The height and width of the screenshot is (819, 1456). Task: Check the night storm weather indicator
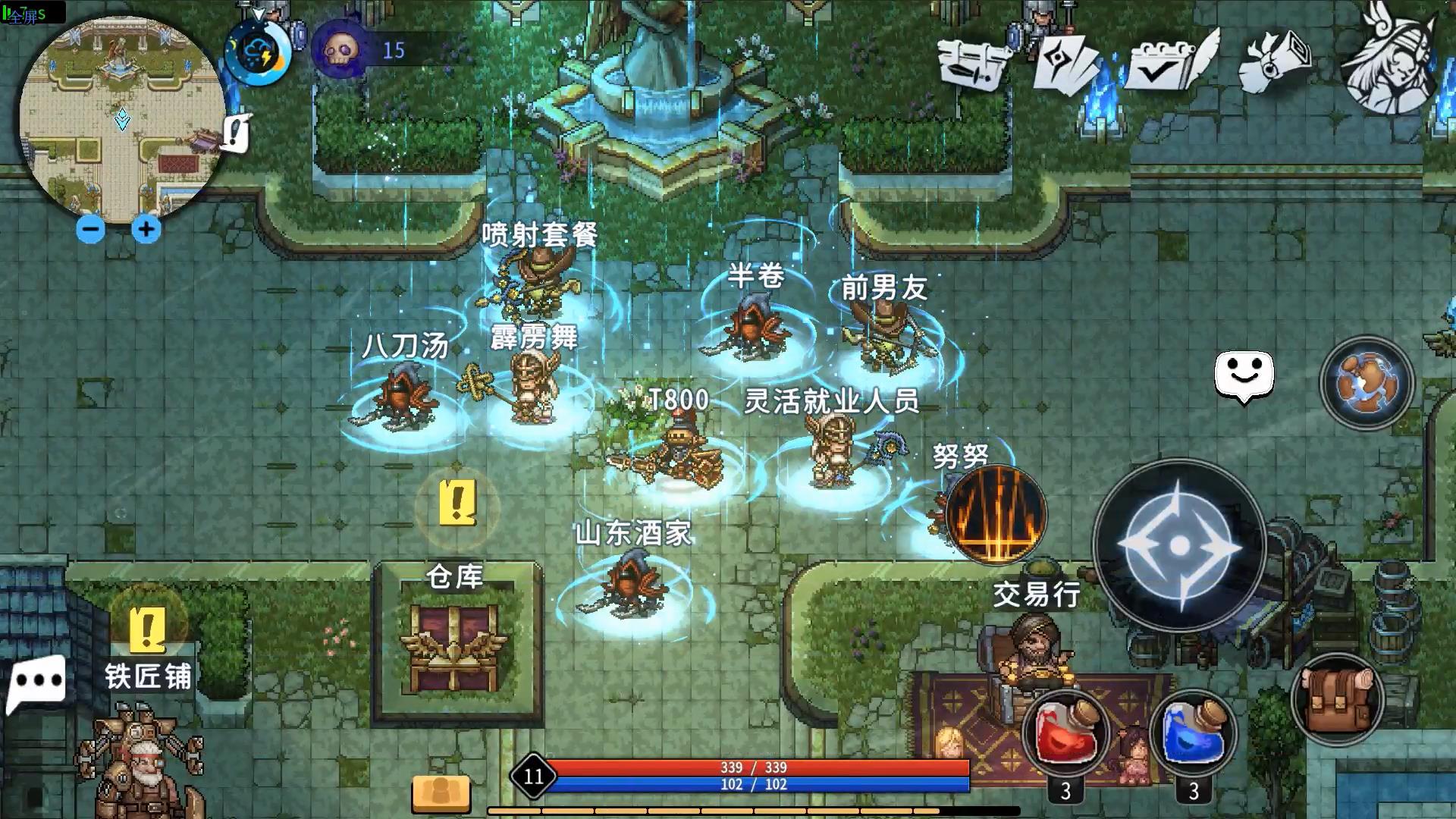258,53
